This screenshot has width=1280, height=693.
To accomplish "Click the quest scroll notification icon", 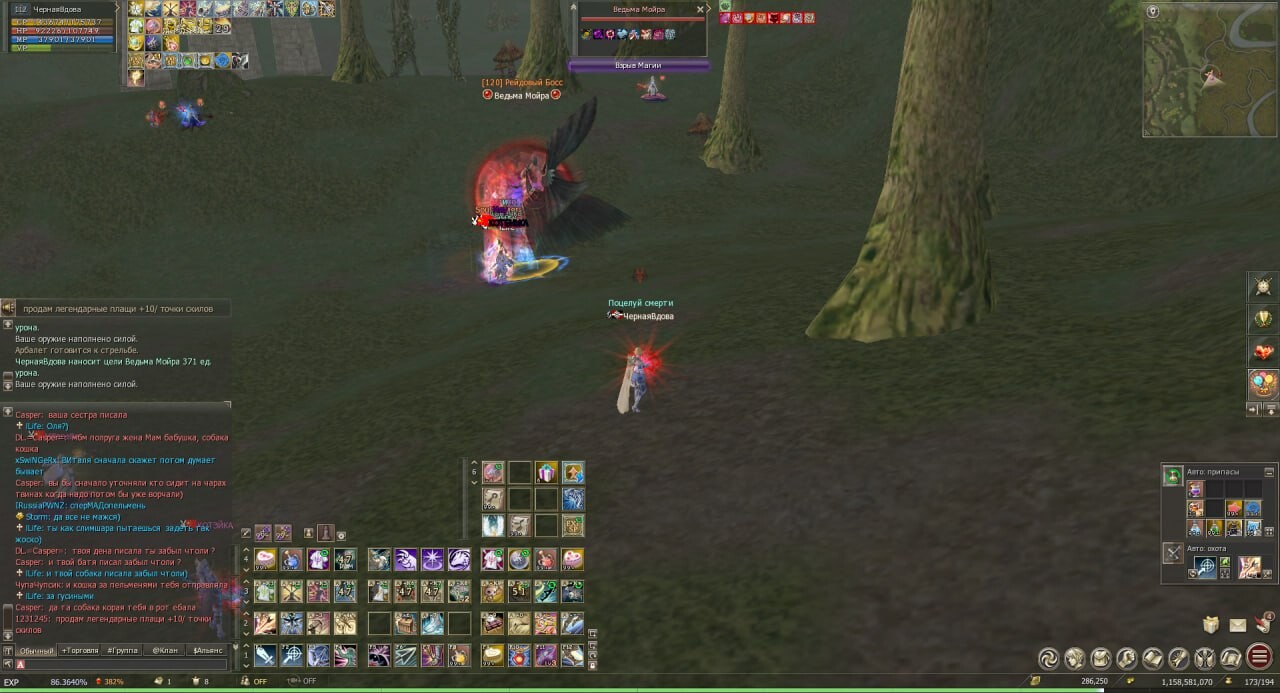I will click(1263, 623).
